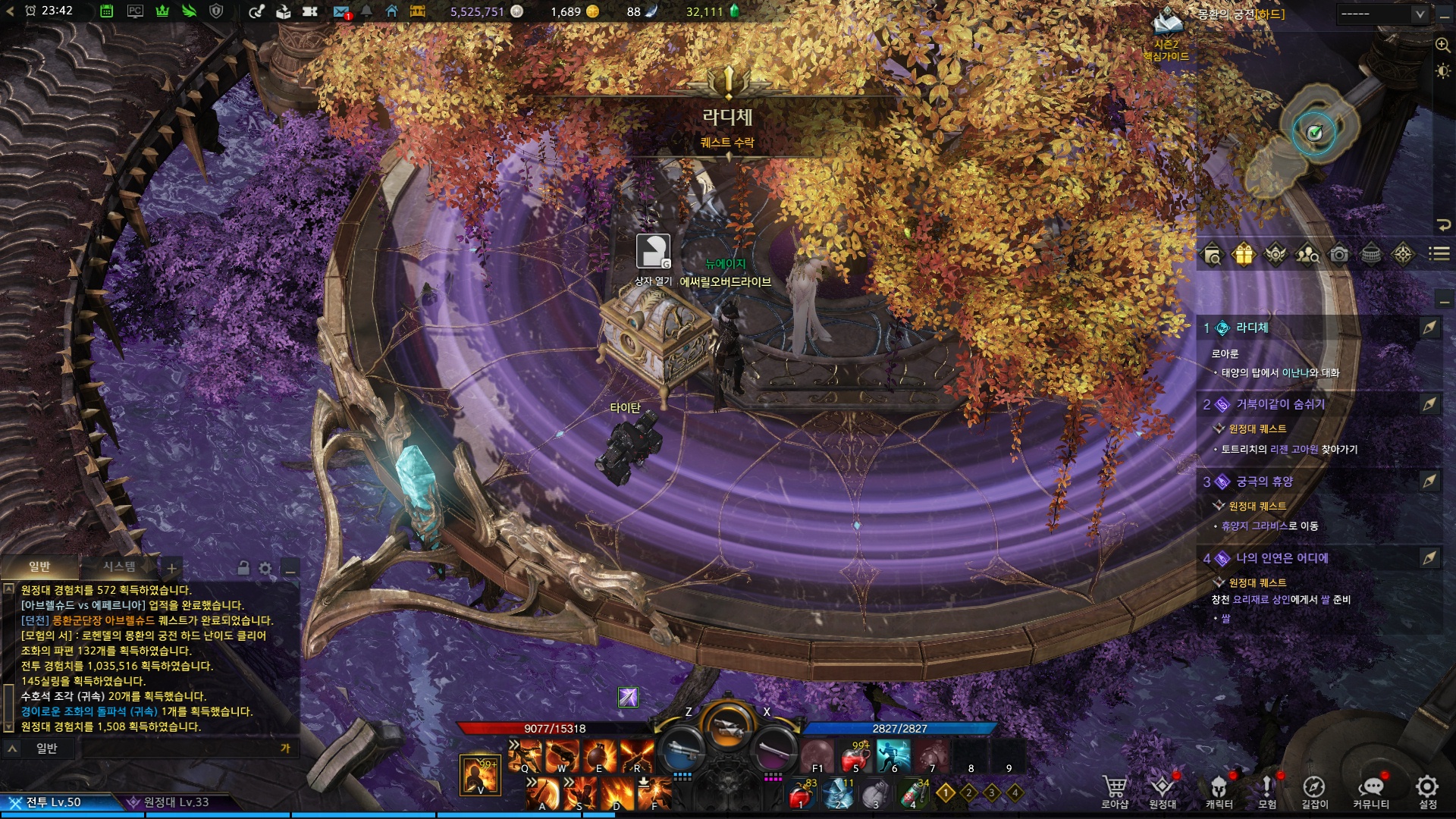Open the 설정 settings gear
Image resolution: width=1456 pixels, height=819 pixels.
point(1427,789)
